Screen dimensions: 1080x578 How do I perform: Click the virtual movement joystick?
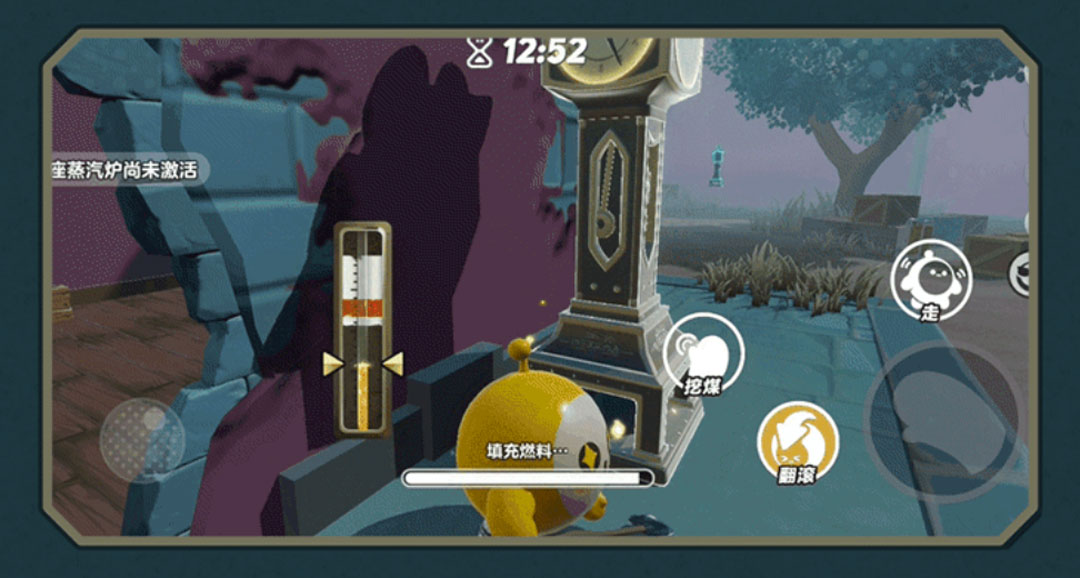(142, 441)
